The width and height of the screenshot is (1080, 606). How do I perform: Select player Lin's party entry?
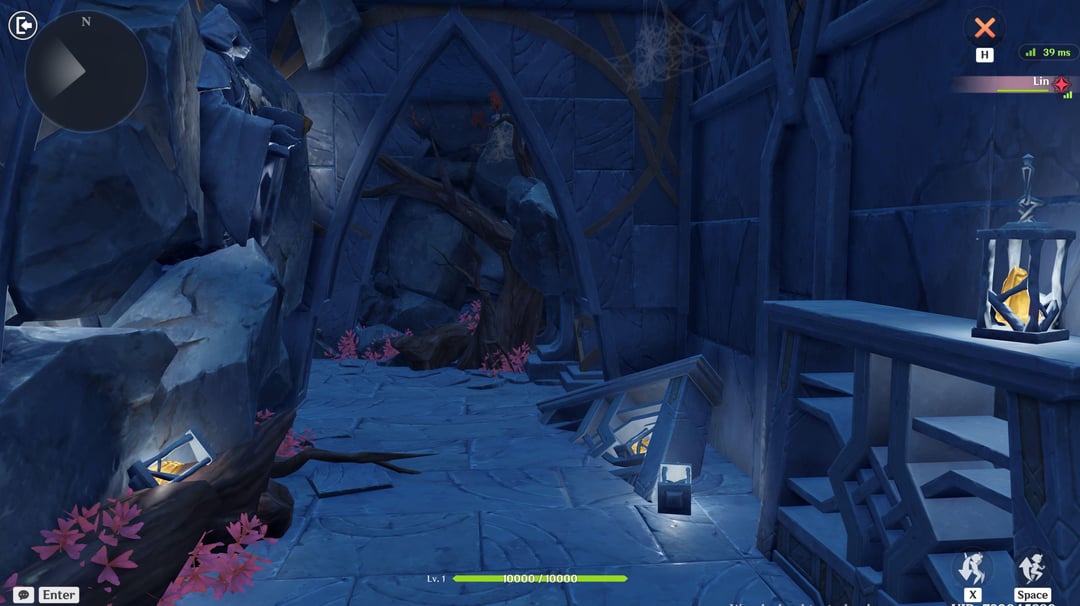1012,84
